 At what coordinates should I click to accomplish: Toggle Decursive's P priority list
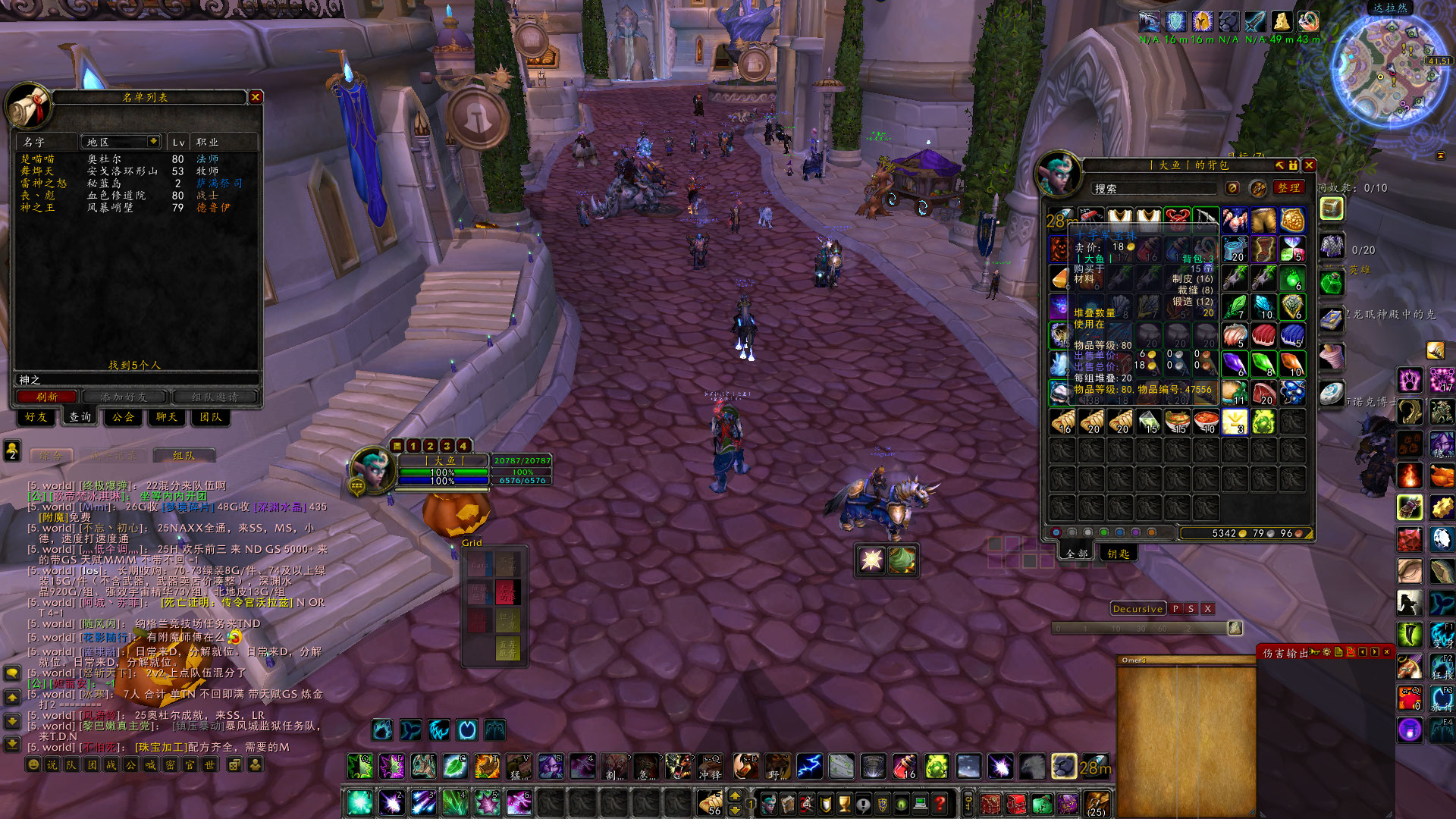pyautogui.click(x=1175, y=609)
